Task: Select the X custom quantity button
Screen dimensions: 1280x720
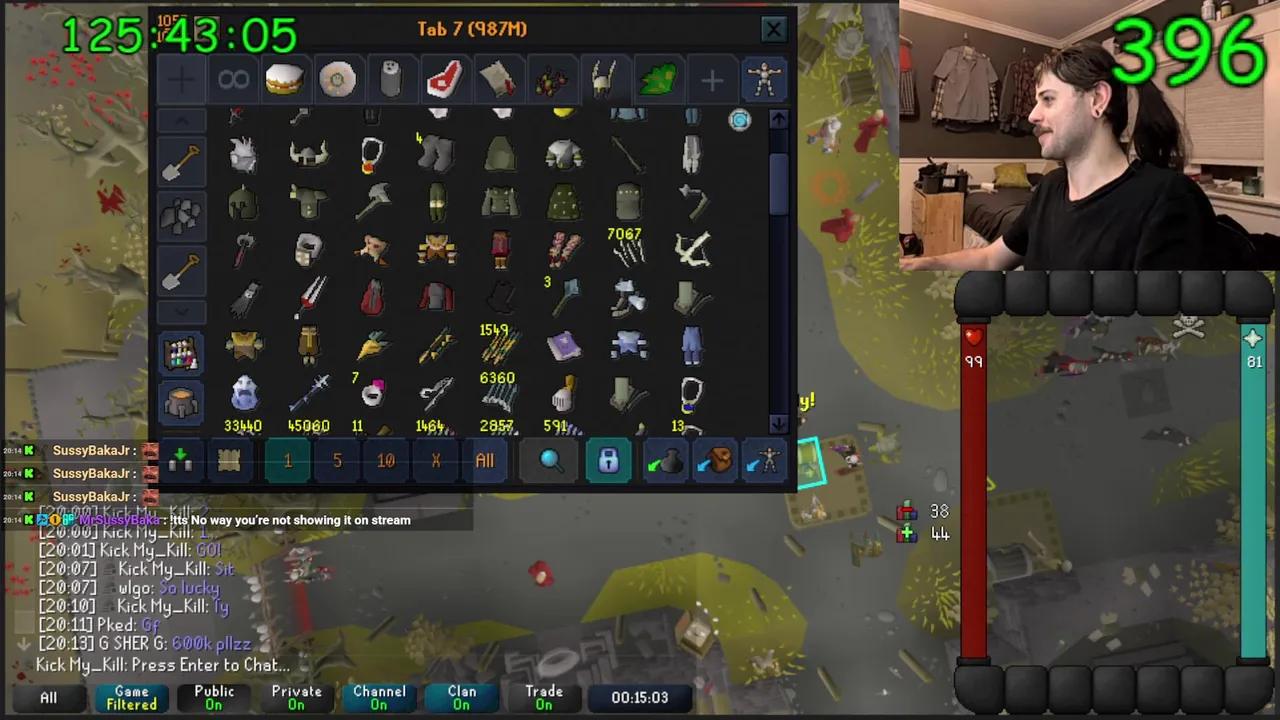Action: tap(435, 460)
